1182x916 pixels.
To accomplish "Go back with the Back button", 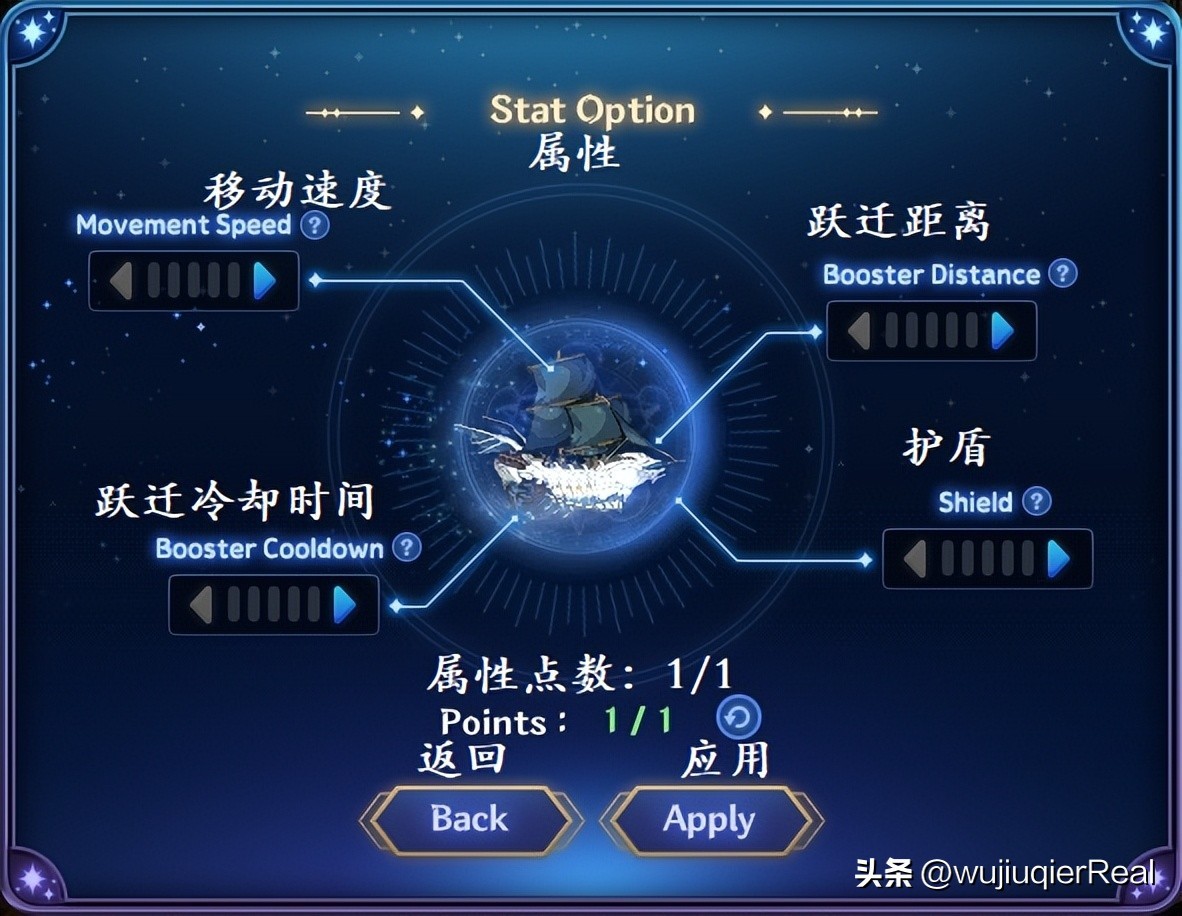I will click(x=469, y=820).
